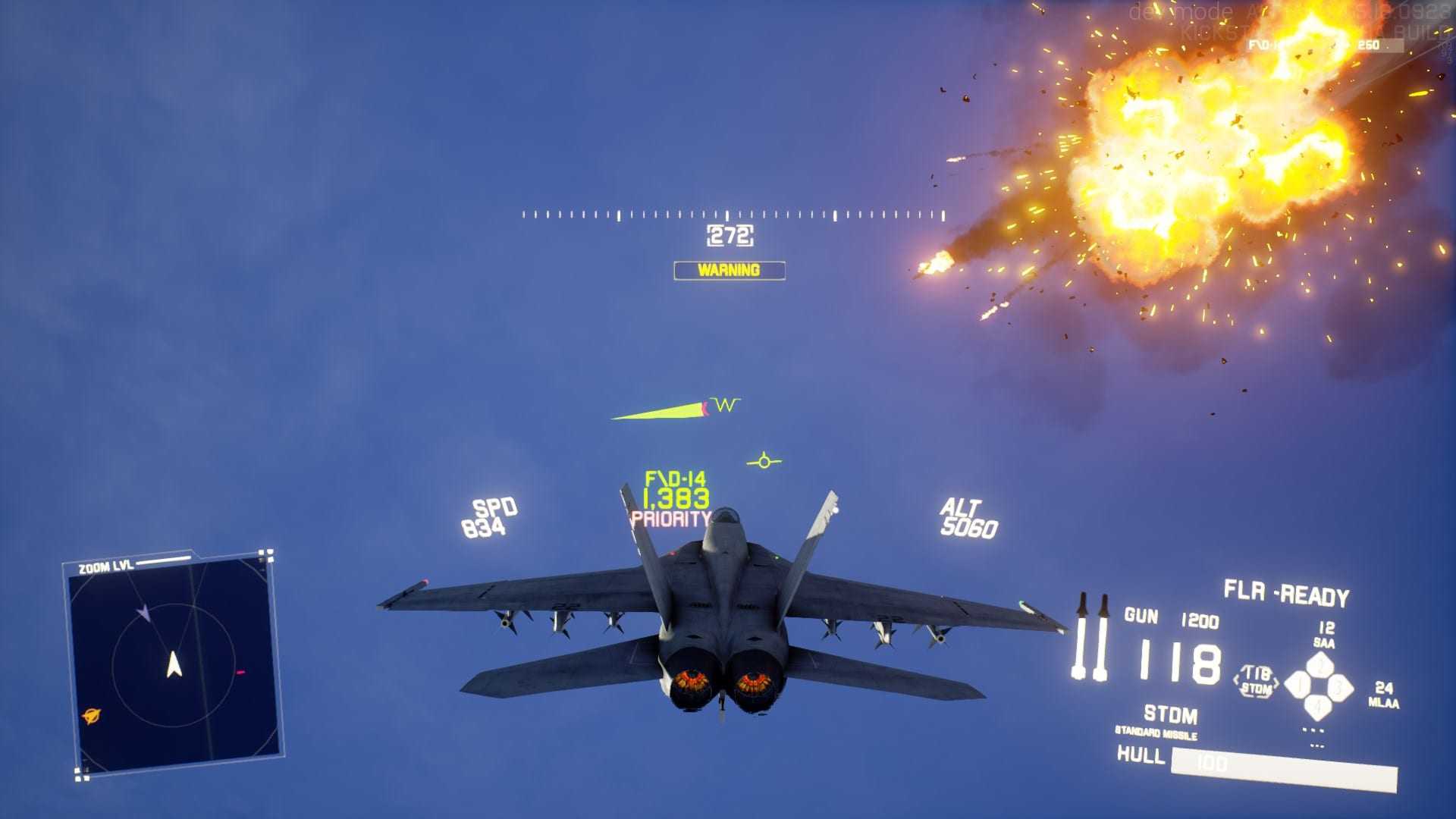The height and width of the screenshot is (819, 1456).
Task: Select the white player arrow on radar
Action: 174,664
